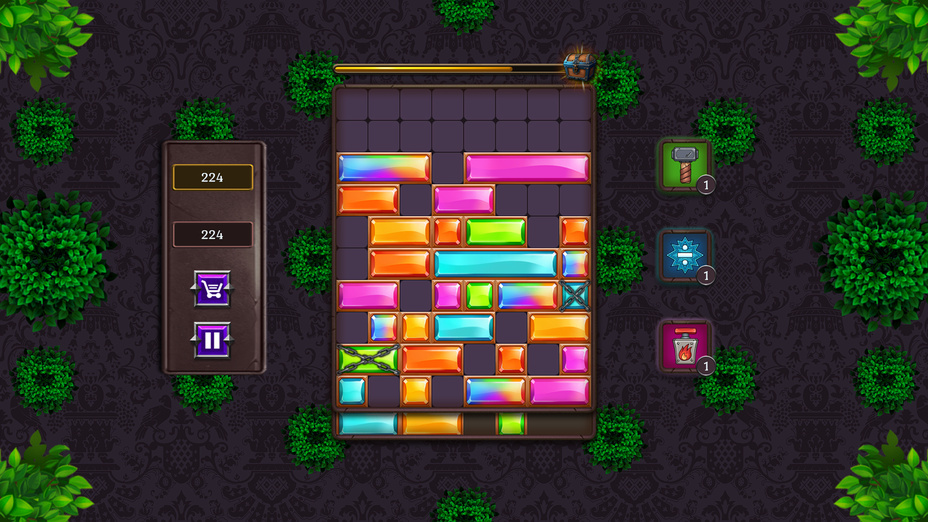Choose the longest cyan block on the board
928x522 pixels.
495,263
